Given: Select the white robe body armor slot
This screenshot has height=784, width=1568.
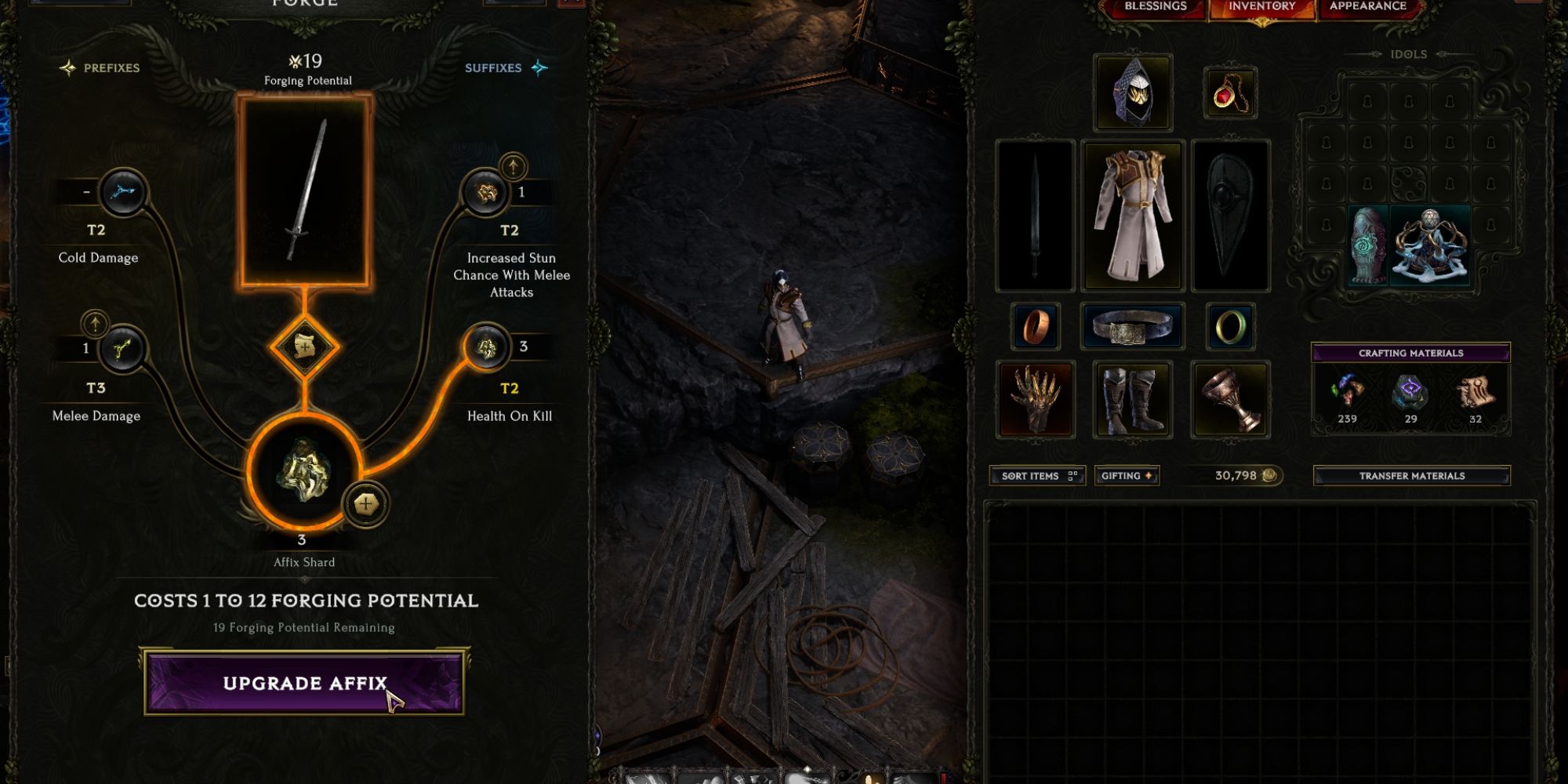Looking at the screenshot, I should click(1133, 216).
